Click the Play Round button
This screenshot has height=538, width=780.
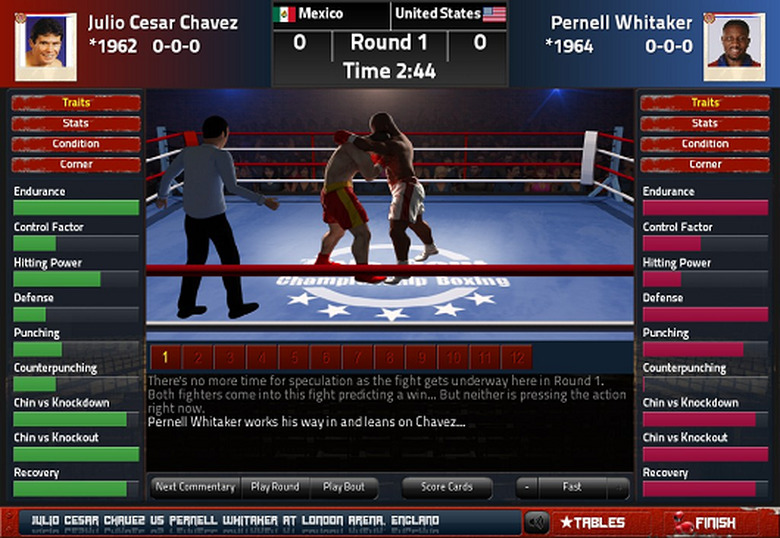click(275, 487)
